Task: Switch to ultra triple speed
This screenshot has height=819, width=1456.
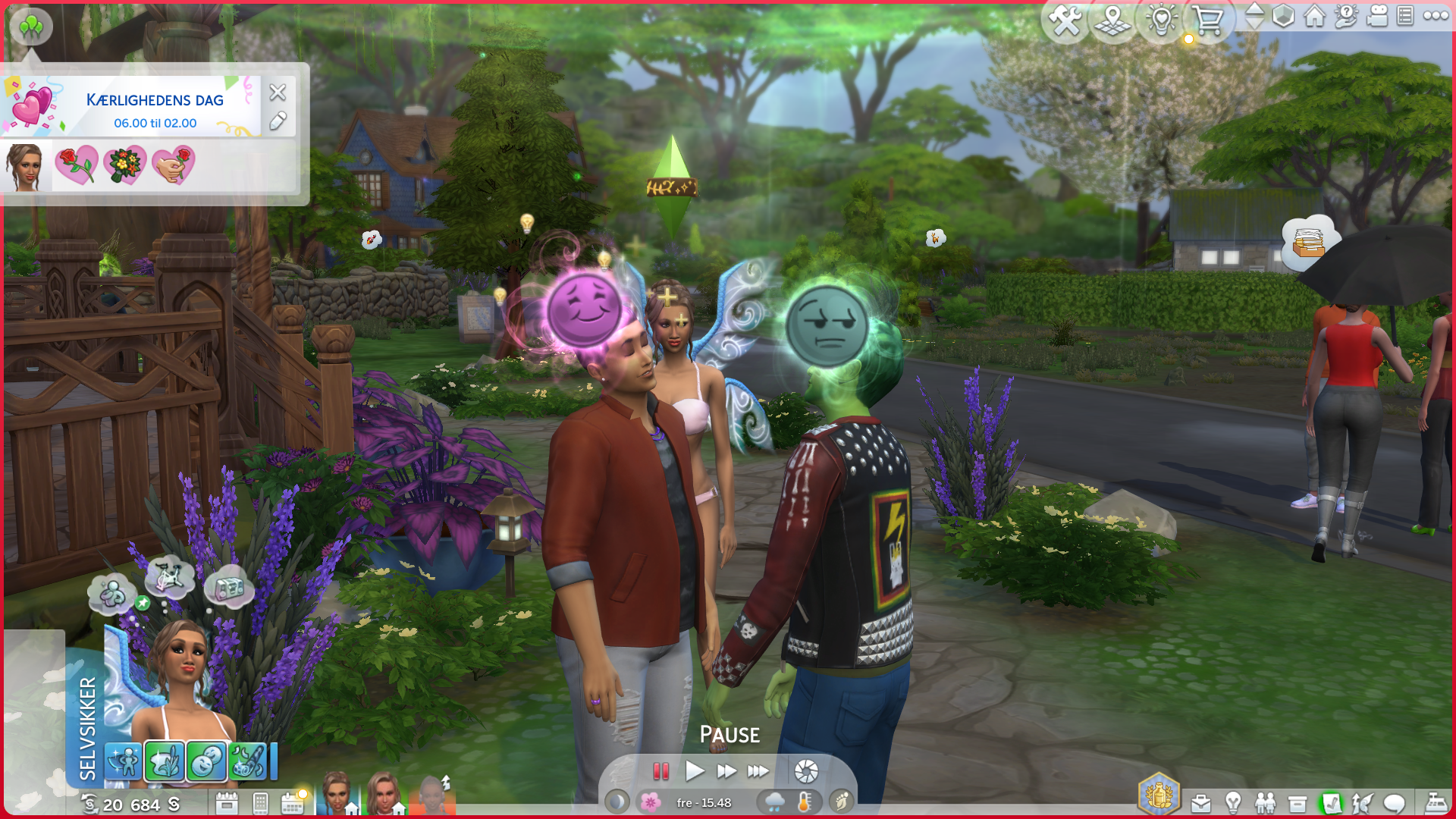Action: click(758, 772)
